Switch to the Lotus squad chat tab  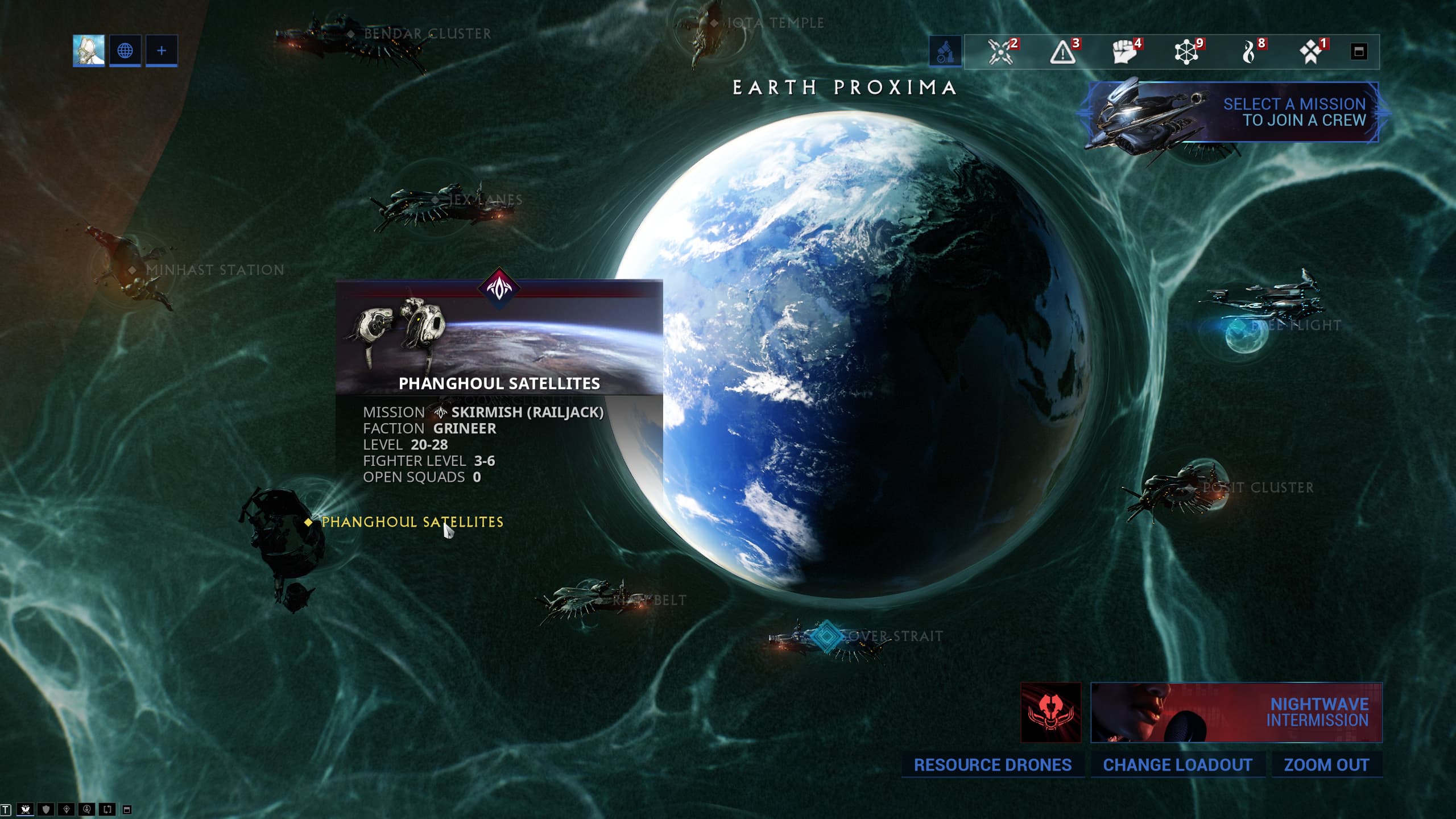click(x=25, y=810)
